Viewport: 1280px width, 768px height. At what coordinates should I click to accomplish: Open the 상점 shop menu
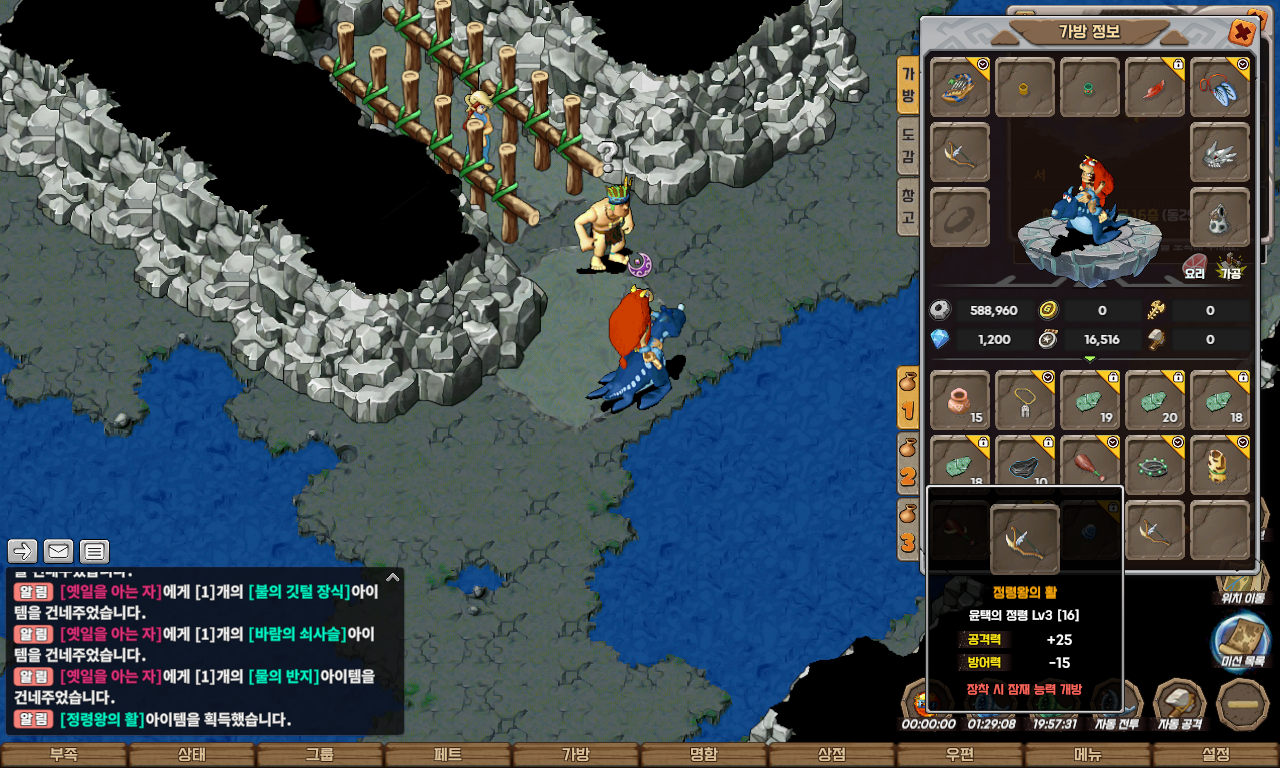pyautogui.click(x=832, y=755)
